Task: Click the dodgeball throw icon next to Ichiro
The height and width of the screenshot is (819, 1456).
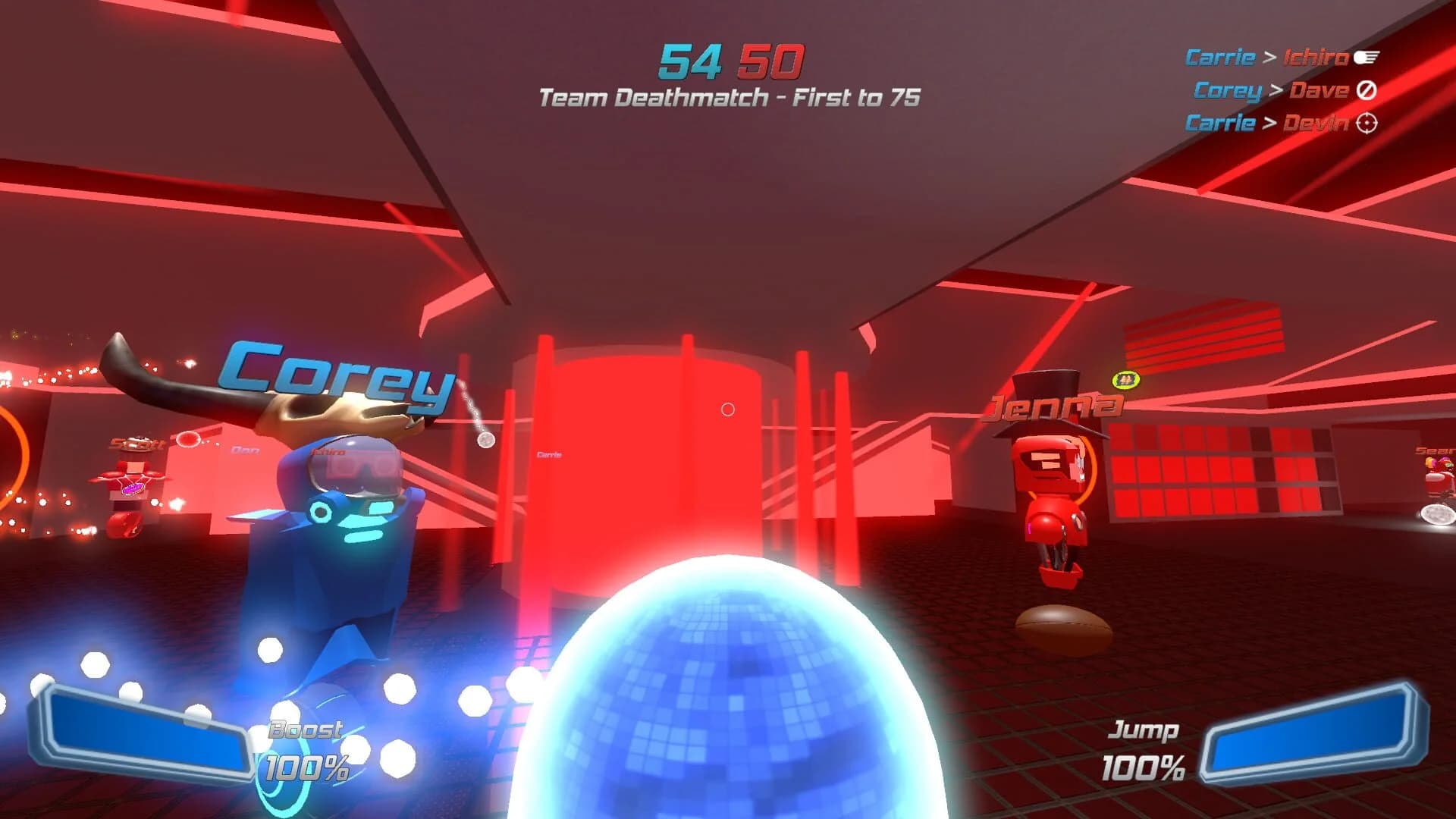Action: pos(1367,57)
